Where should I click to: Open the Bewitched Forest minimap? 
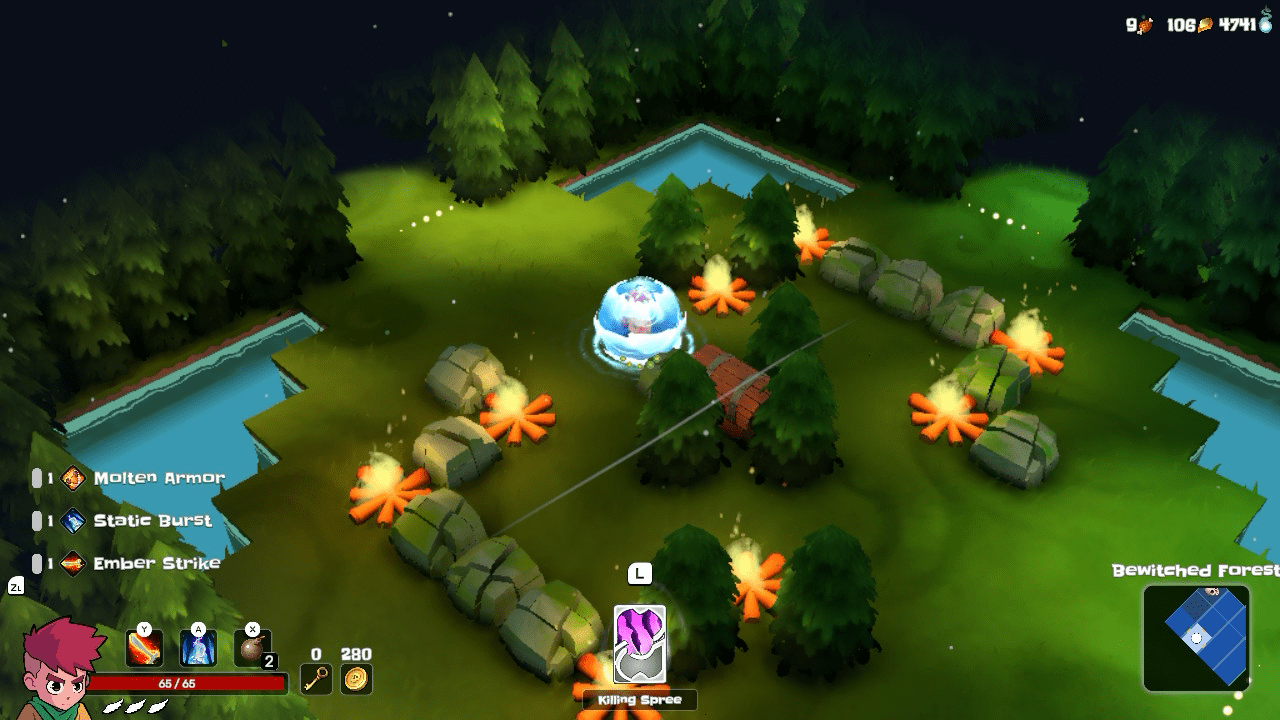[1196, 637]
